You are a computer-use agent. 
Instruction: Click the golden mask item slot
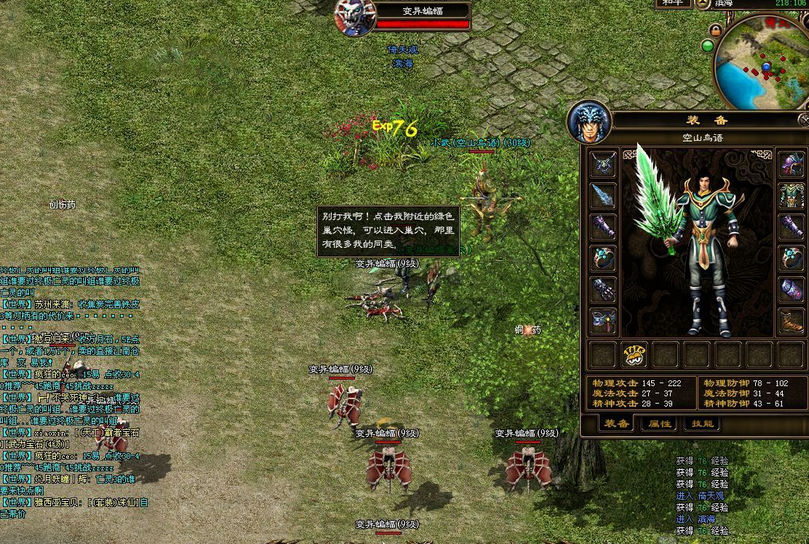click(x=634, y=354)
